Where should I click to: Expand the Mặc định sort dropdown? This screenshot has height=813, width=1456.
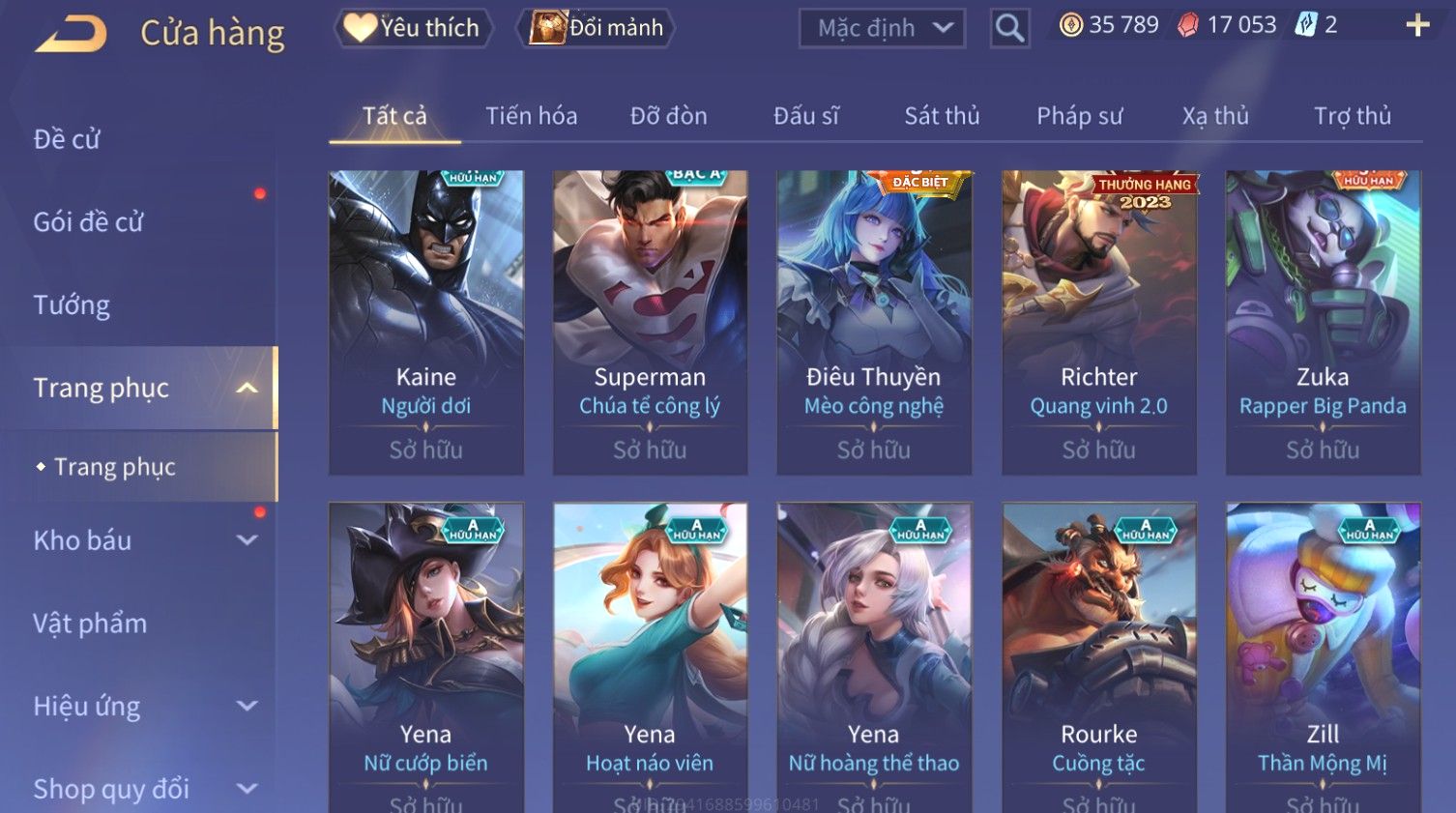coord(882,28)
